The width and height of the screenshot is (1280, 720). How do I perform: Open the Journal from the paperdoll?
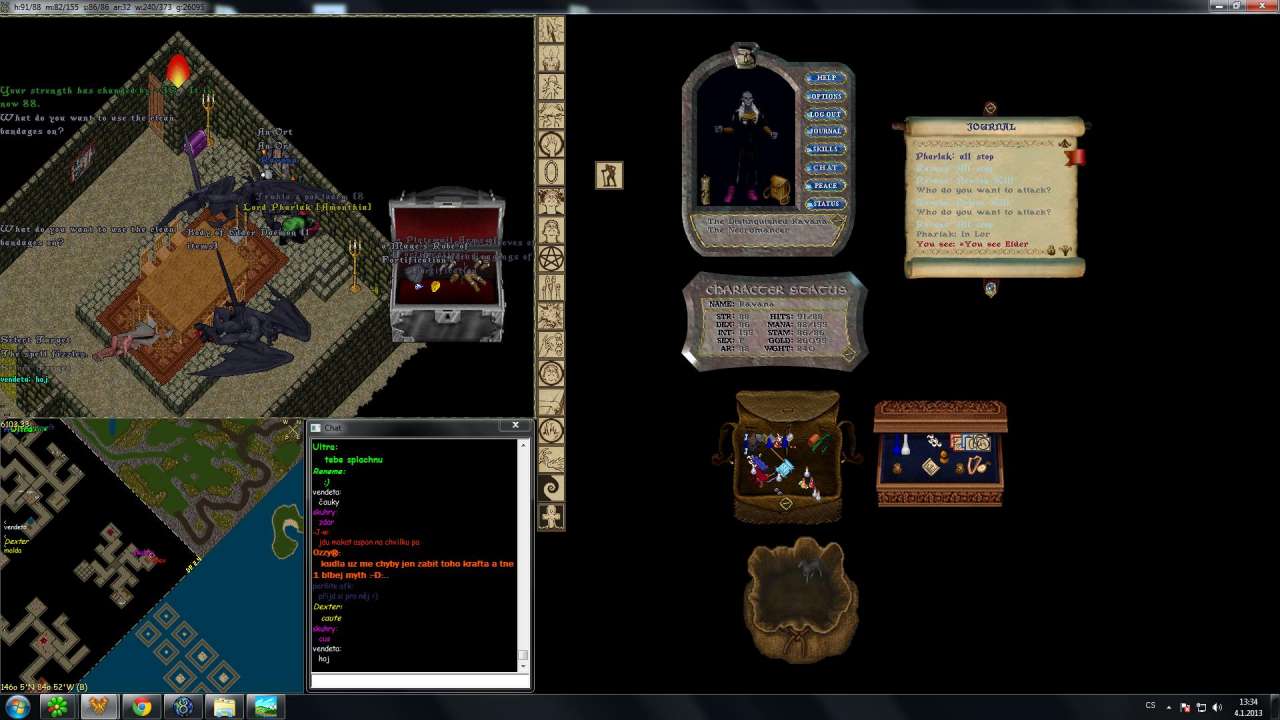pyautogui.click(x=825, y=131)
